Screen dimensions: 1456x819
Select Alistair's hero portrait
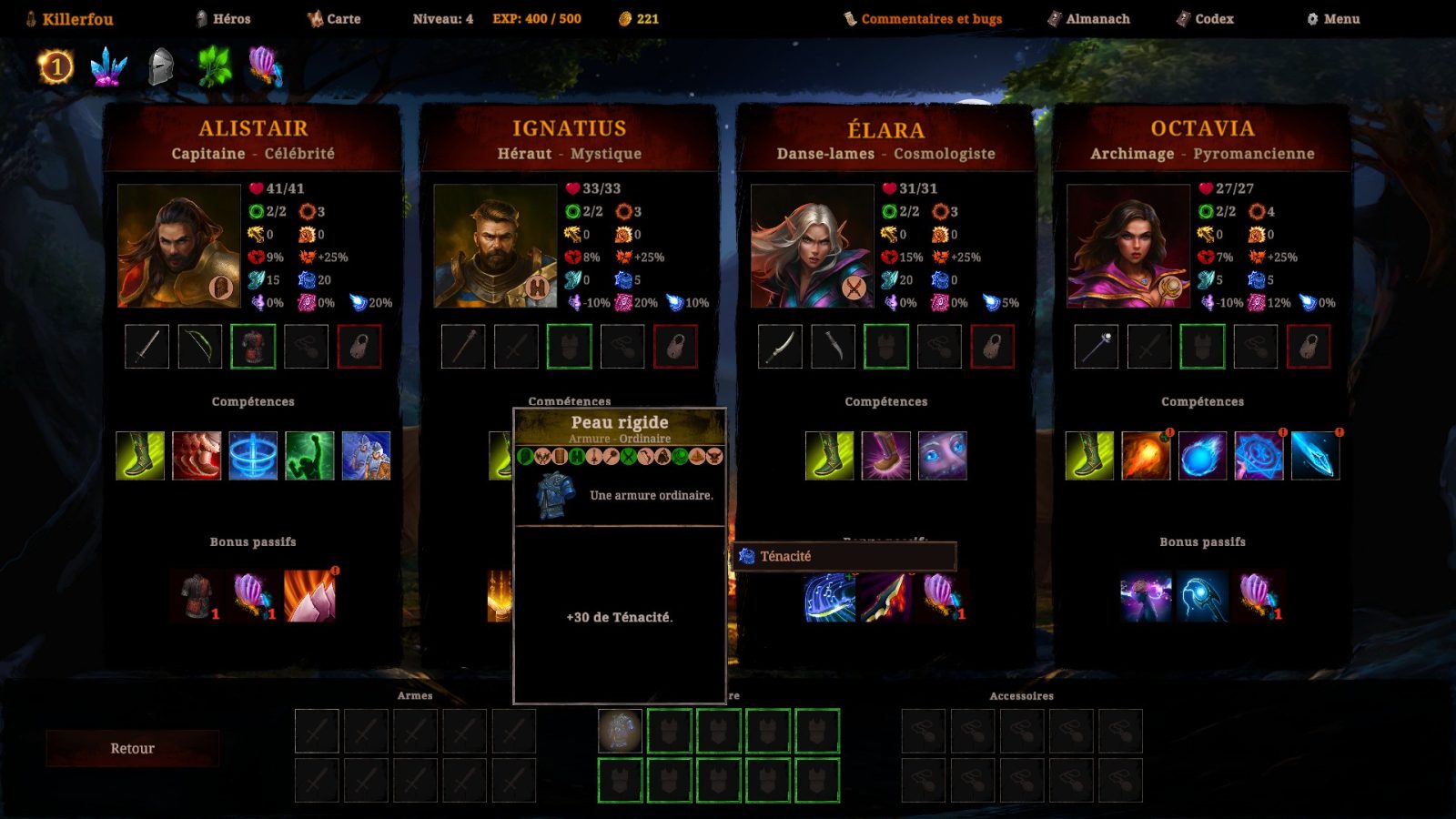pos(179,246)
